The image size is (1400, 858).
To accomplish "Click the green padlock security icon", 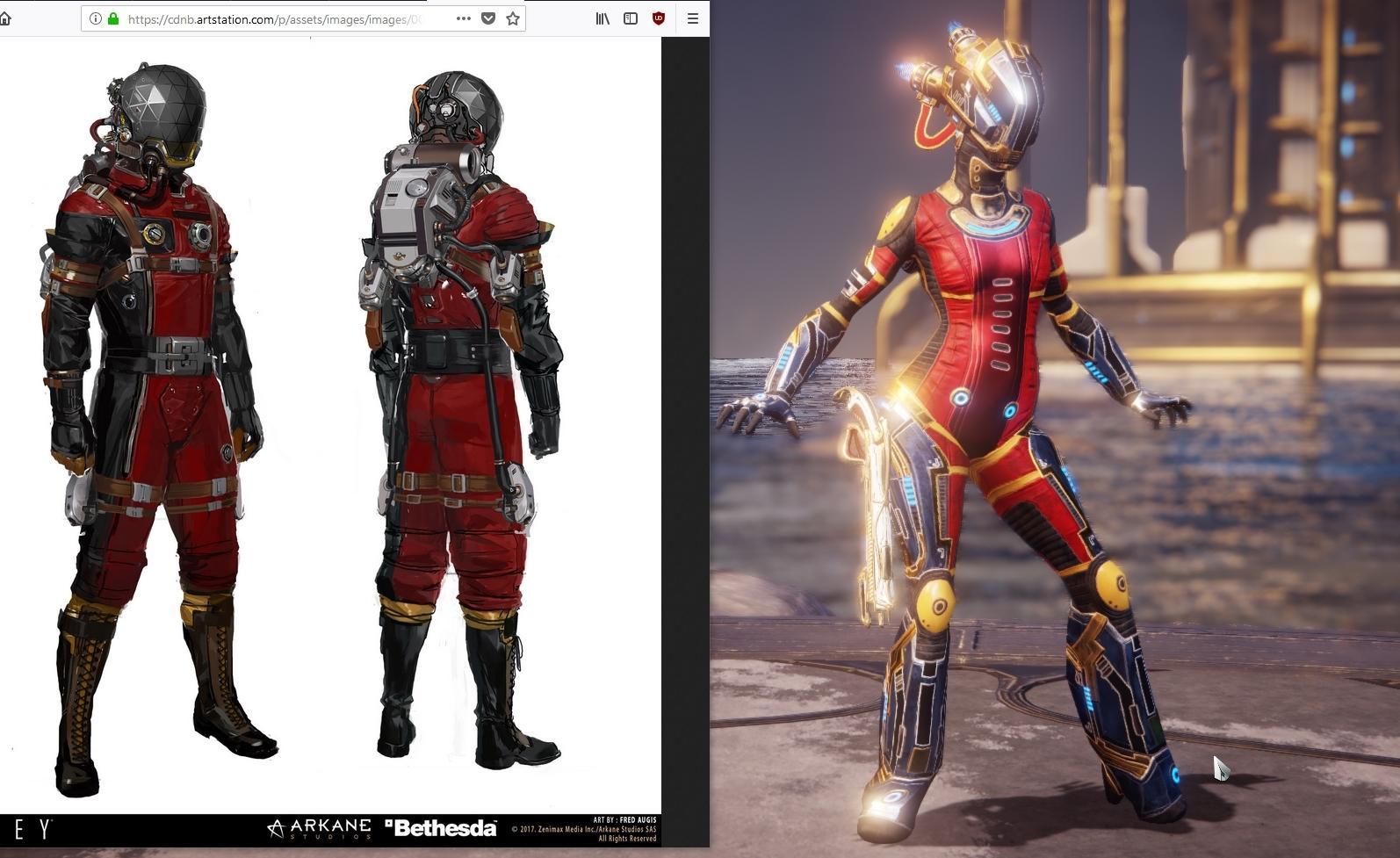I will point(112,18).
